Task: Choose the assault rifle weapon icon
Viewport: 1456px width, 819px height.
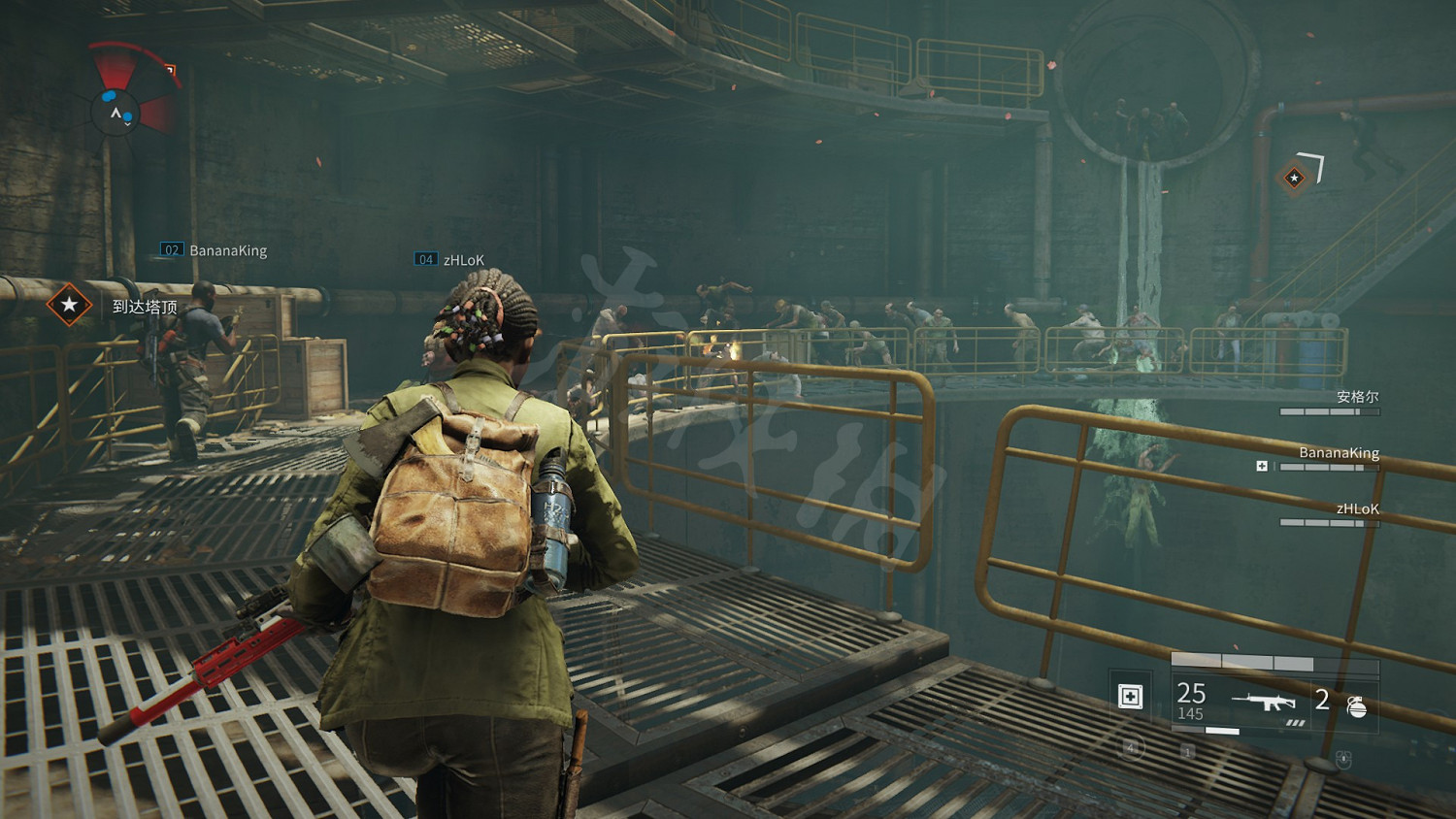Action: [x=1263, y=701]
